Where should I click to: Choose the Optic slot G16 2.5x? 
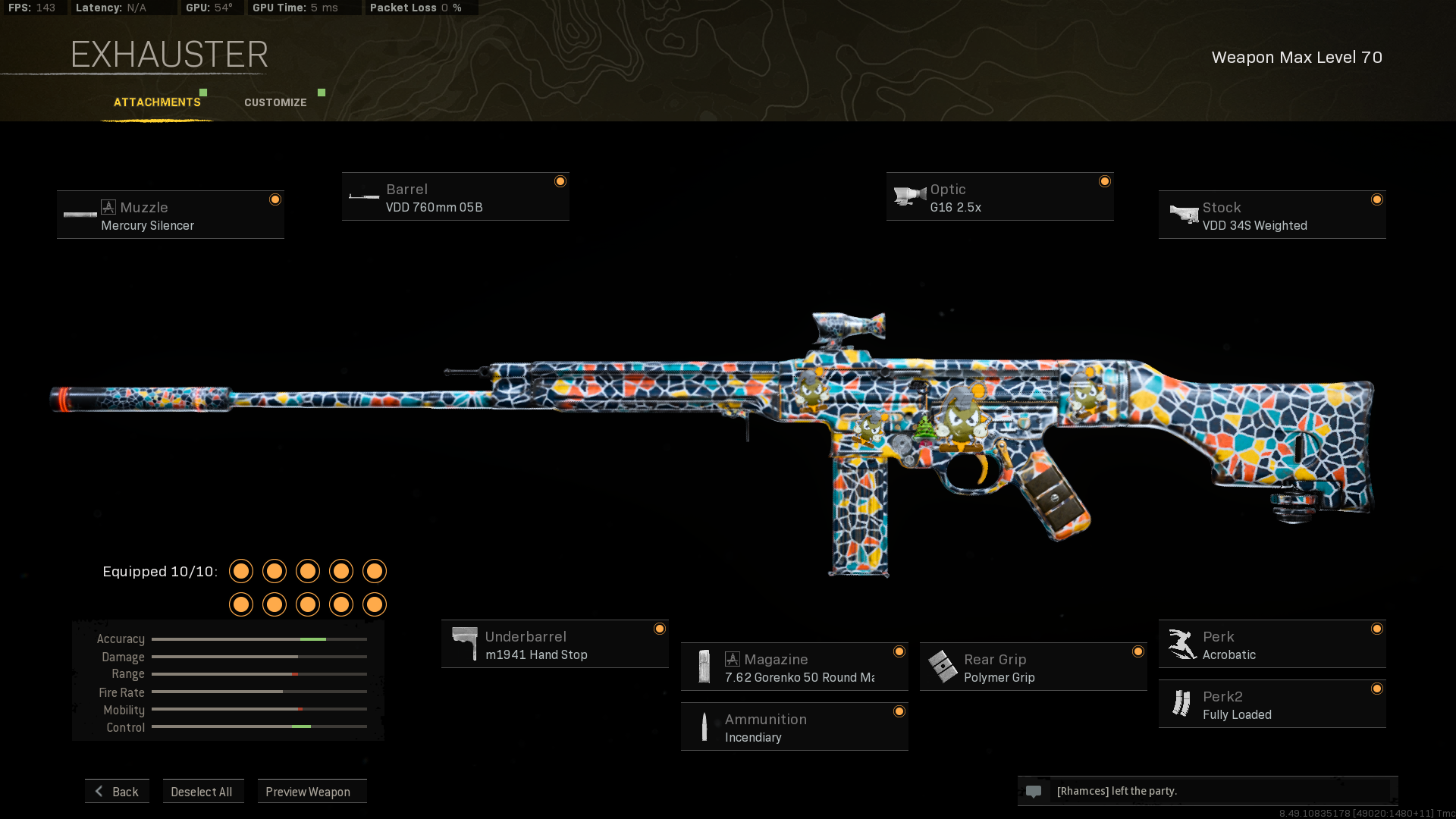999,197
